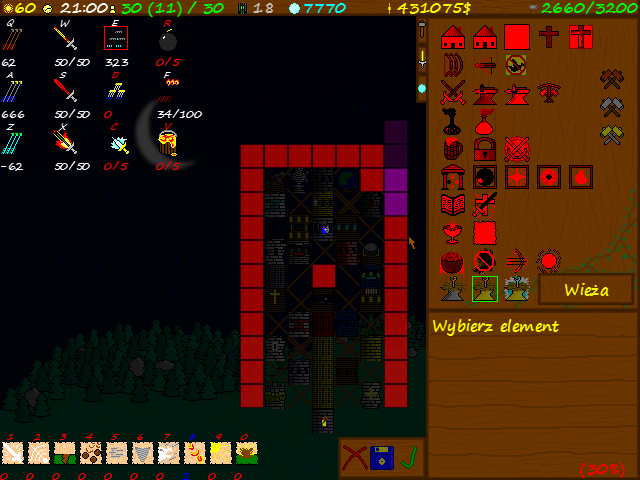This screenshot has width=640, height=480.
Task: Select the solid red square block
Action: click(x=516, y=38)
